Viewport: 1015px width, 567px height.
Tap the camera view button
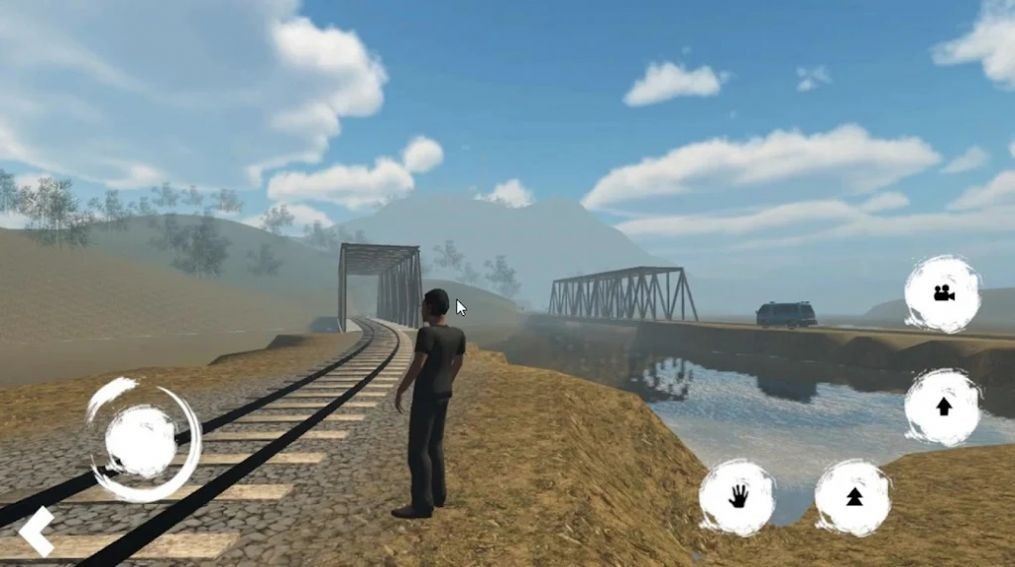[942, 293]
